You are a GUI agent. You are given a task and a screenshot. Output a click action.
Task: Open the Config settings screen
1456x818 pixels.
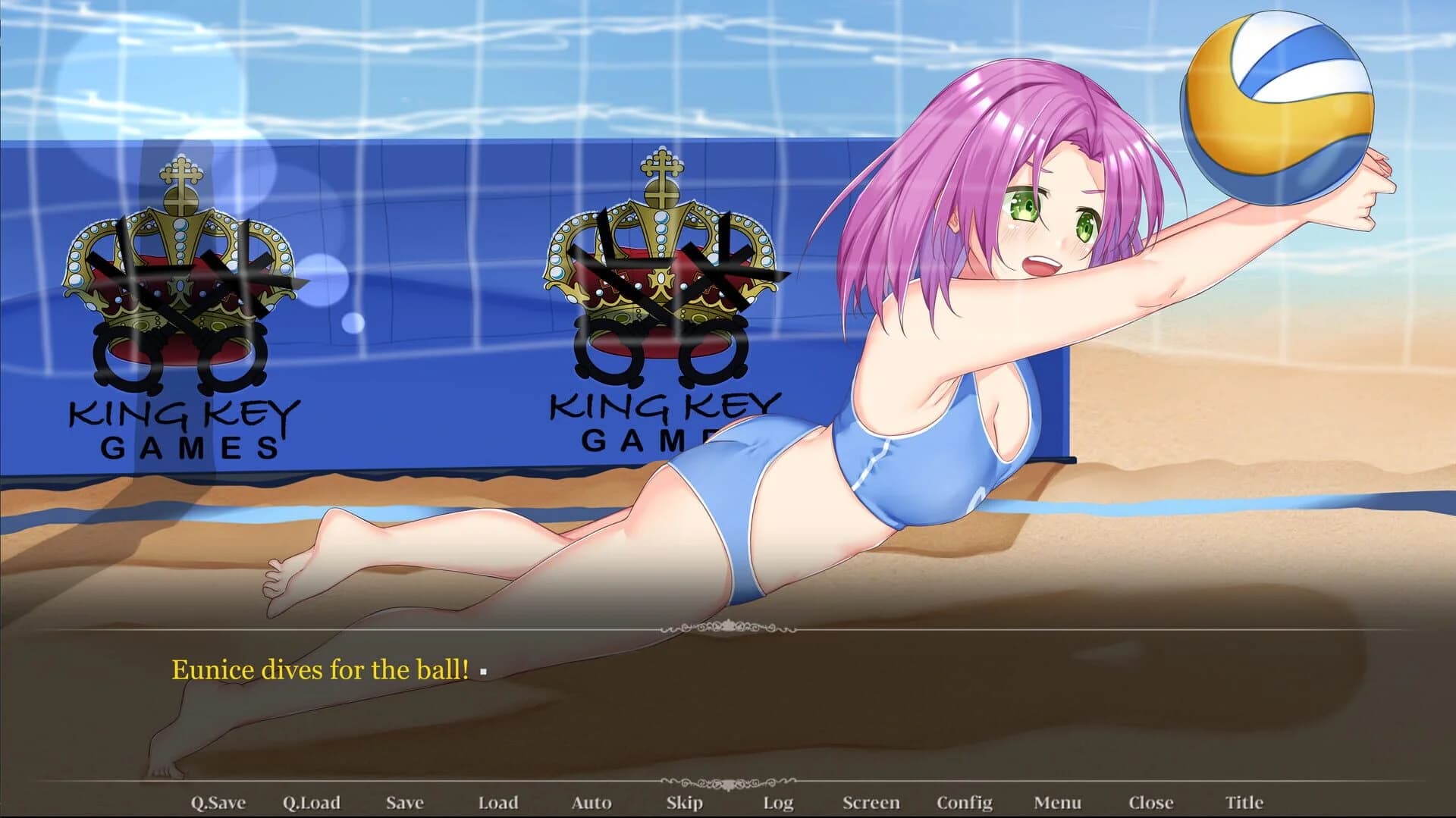[965, 801]
